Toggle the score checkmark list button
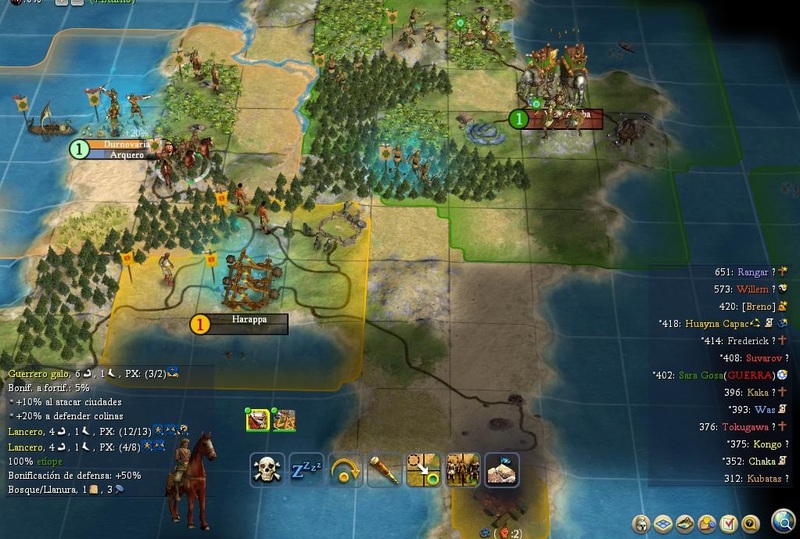Screen dimensions: 800x539 click(x=729, y=522)
